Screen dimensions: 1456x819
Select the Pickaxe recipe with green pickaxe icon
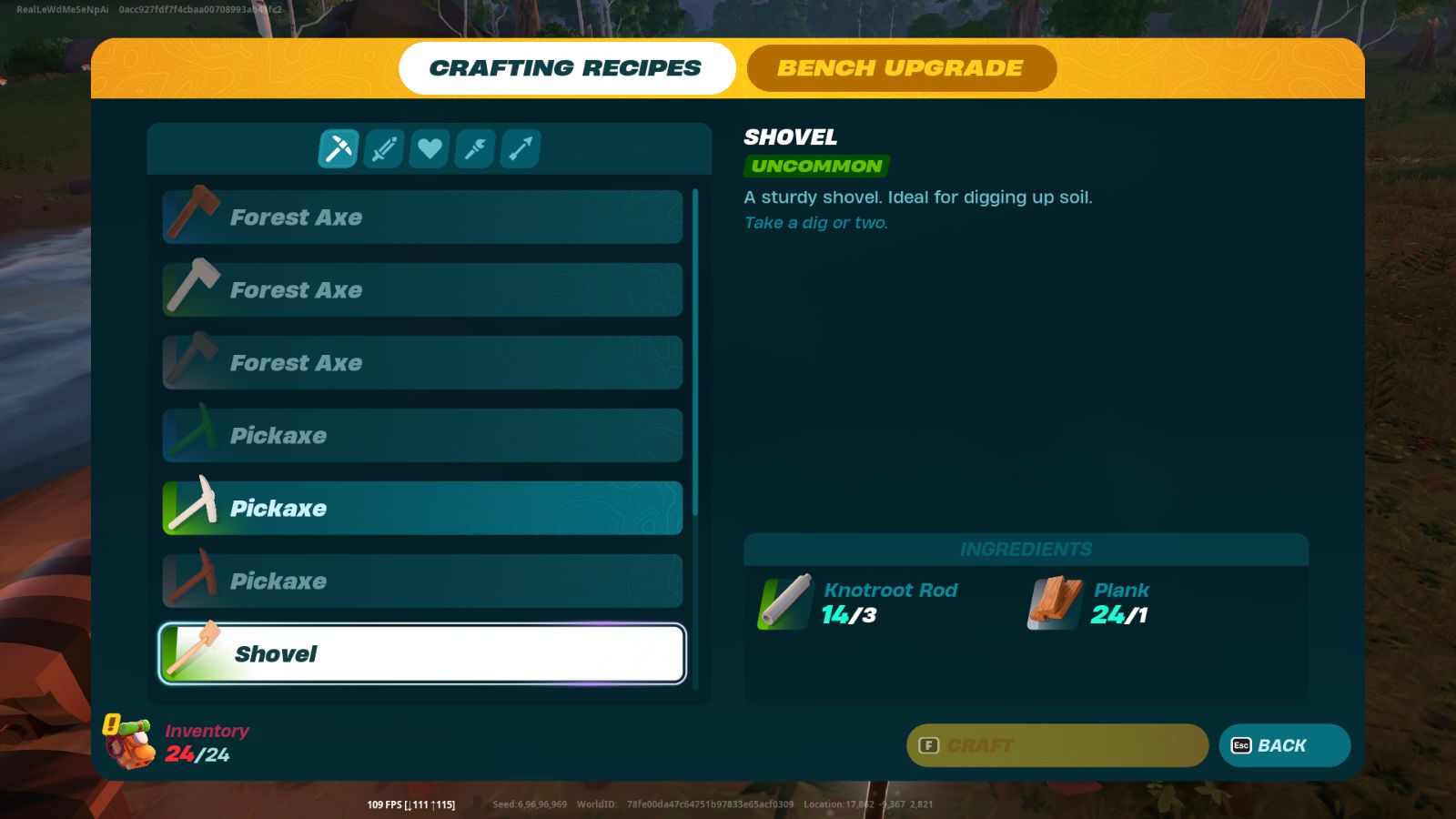422,435
